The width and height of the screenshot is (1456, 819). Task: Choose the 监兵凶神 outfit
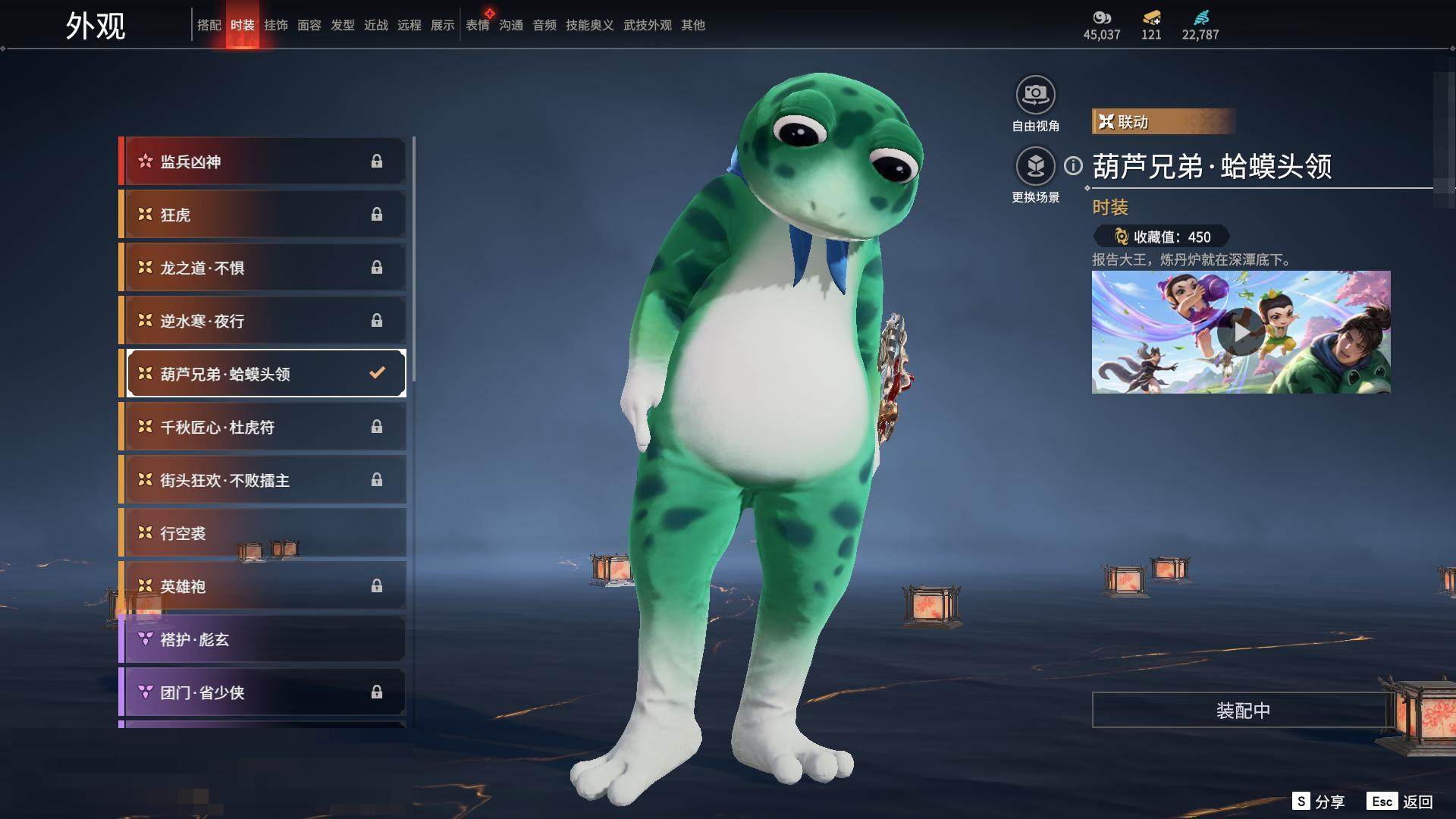[x=263, y=162]
